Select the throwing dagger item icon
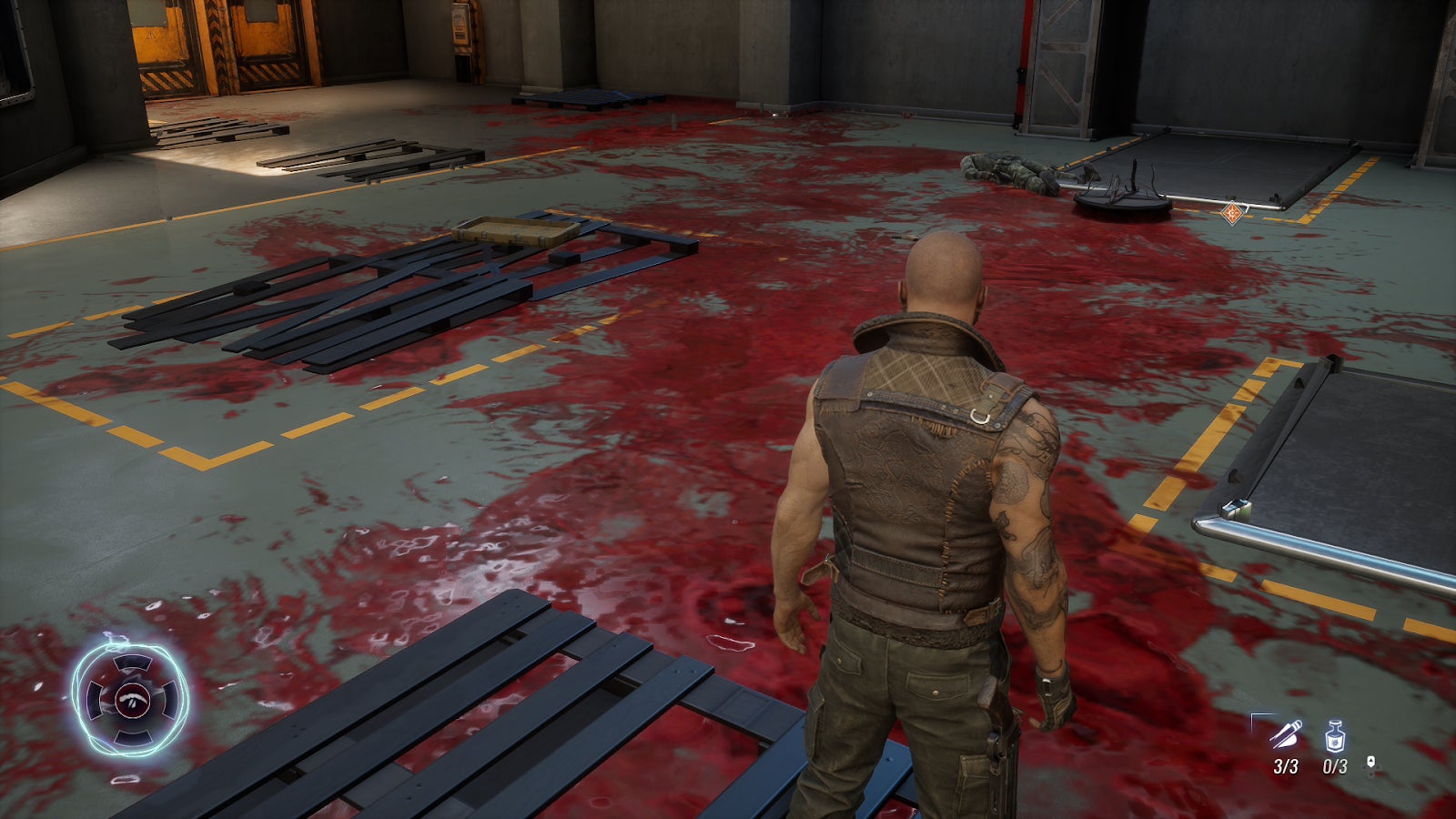Screen dimensions: 1456x819 1286,734
